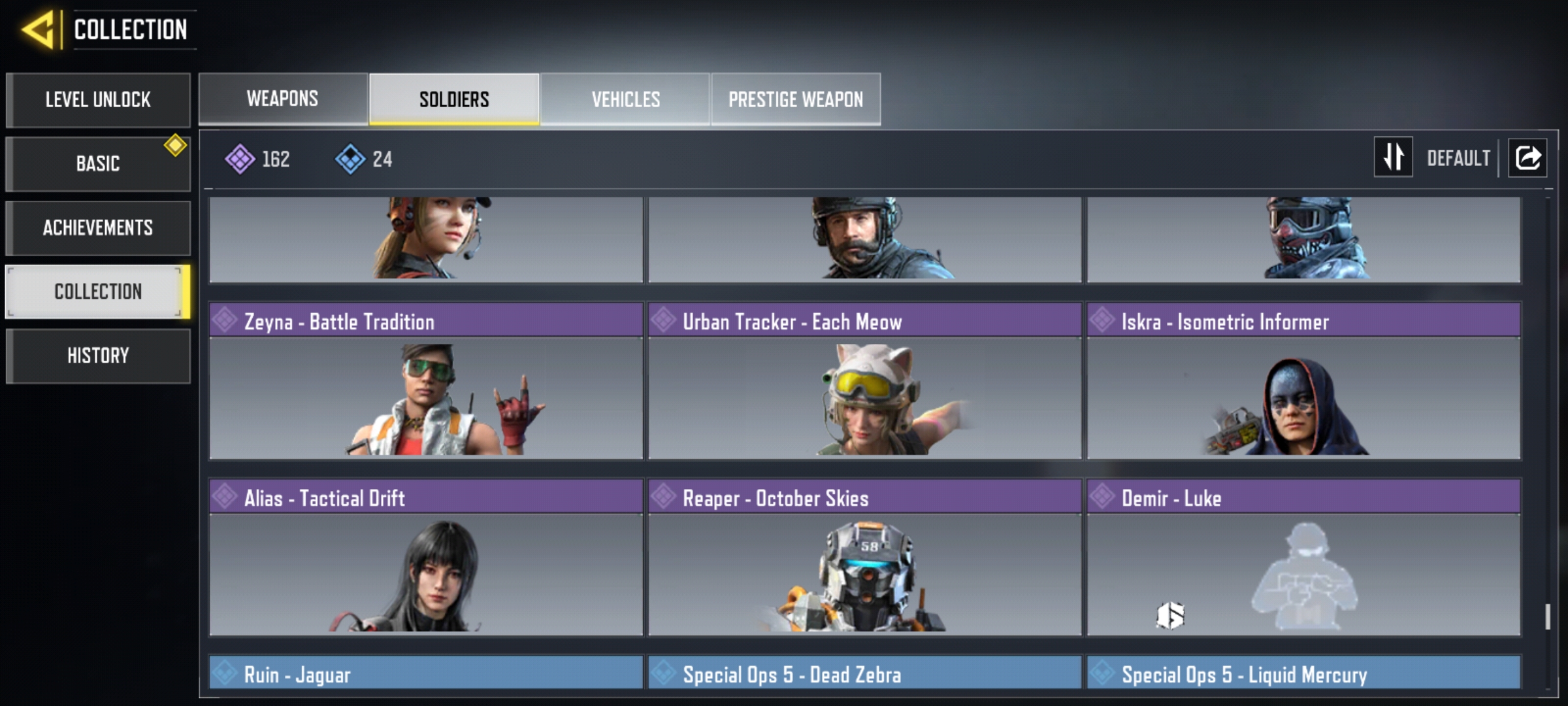Pick the Alias - Tactical Drift skin
The height and width of the screenshot is (706, 1568).
pos(426,558)
